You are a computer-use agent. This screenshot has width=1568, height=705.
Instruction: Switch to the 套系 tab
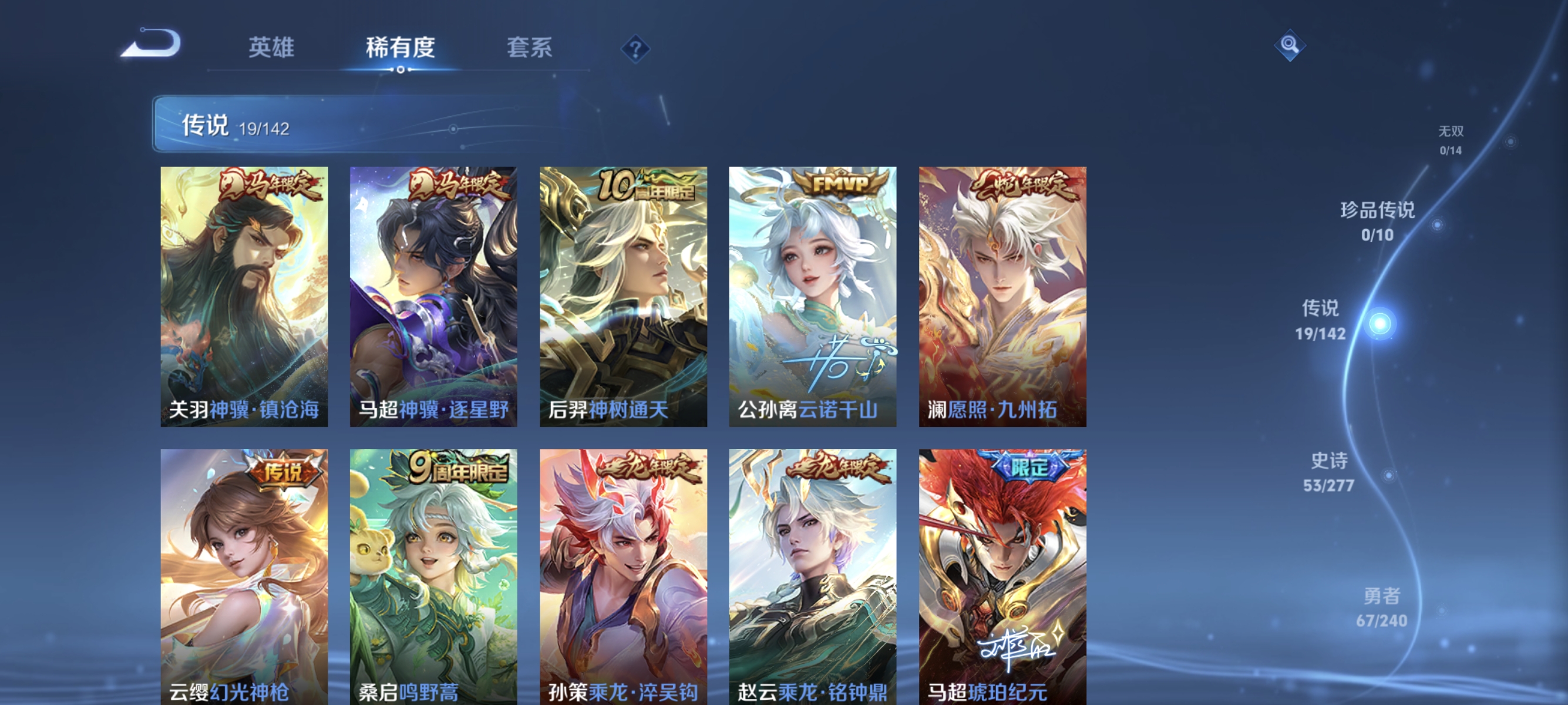(530, 49)
